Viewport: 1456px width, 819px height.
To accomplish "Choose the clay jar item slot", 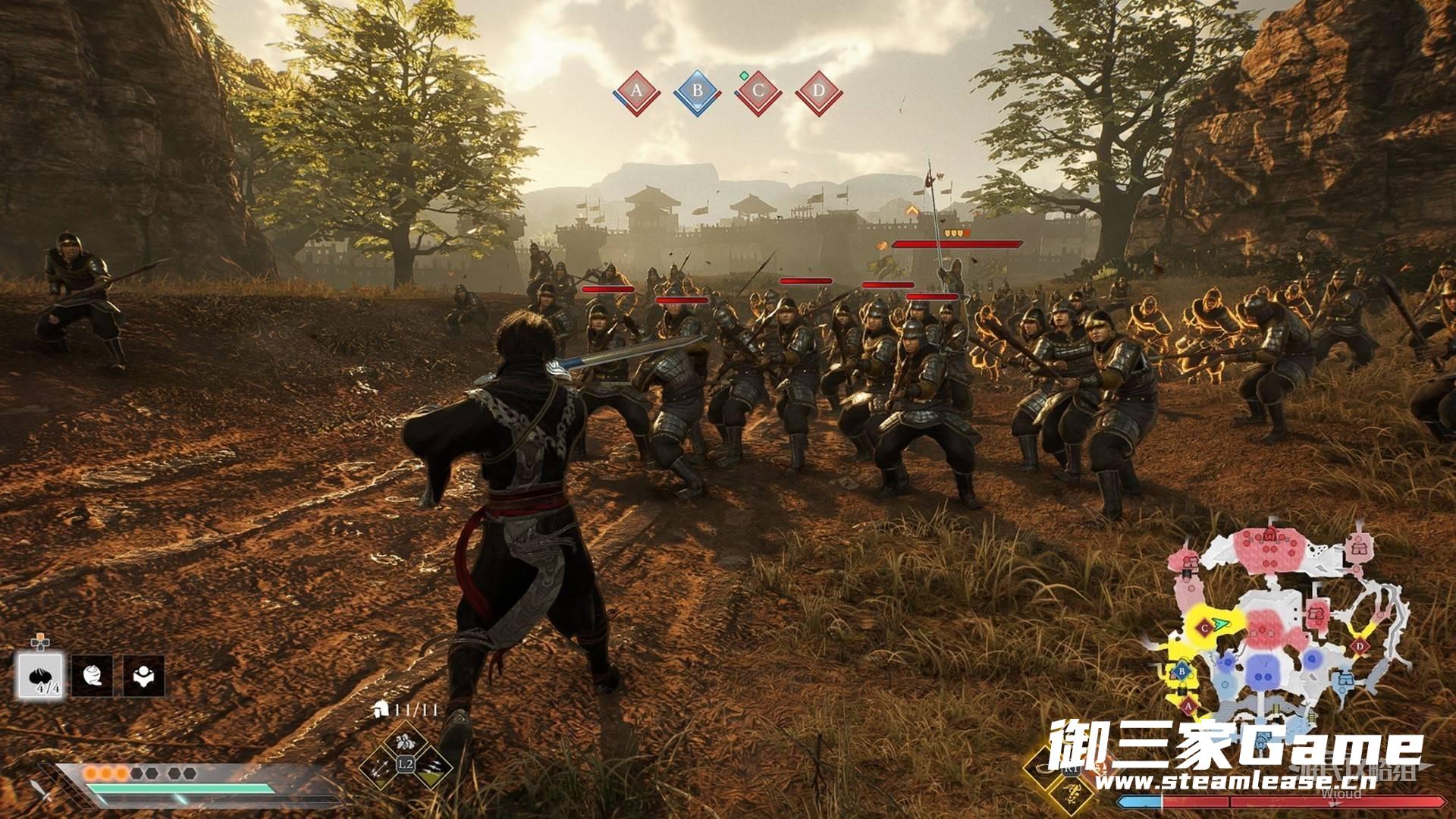I will [x=93, y=676].
